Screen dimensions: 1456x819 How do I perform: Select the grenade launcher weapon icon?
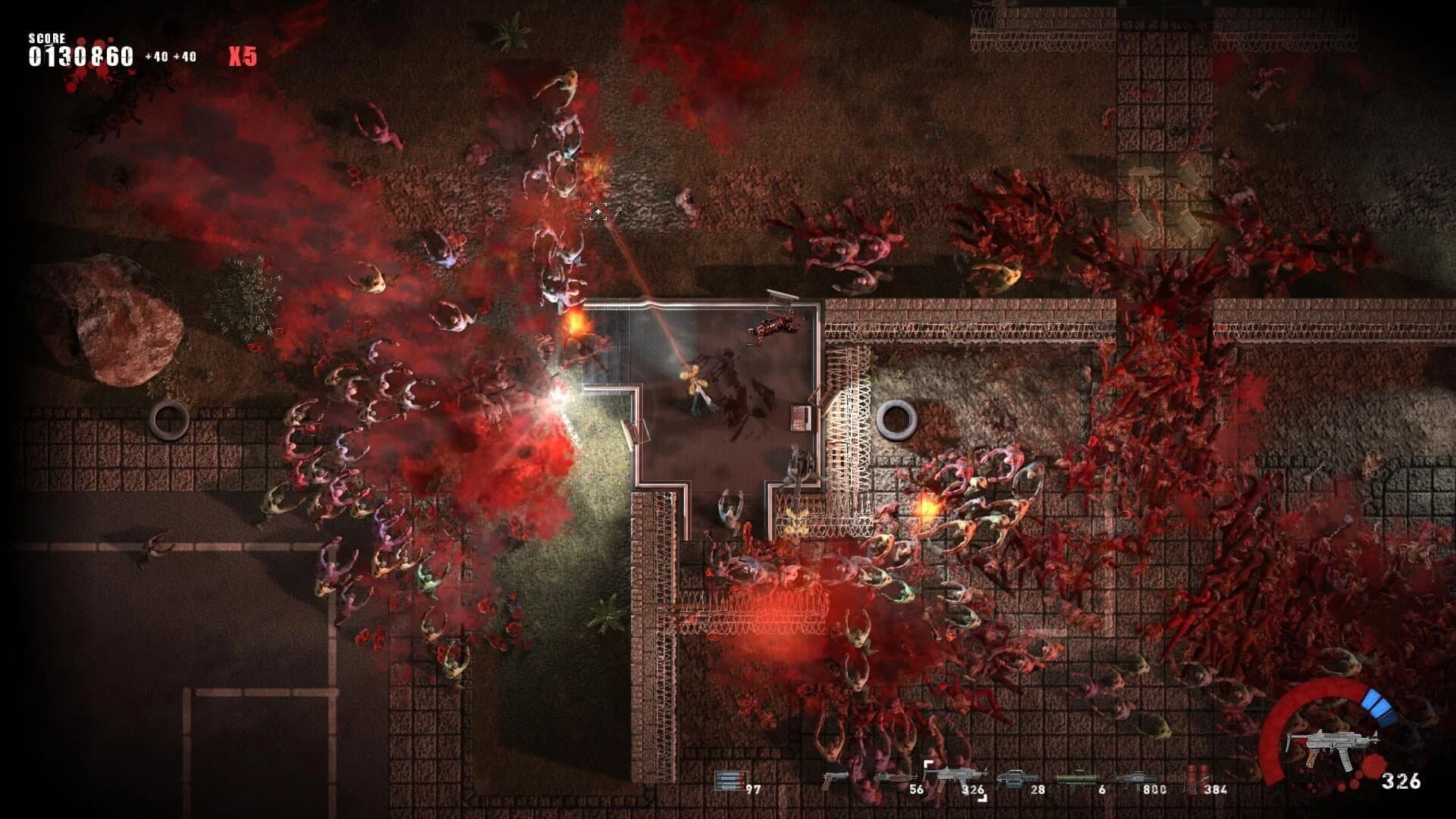pyautogui.click(x=1017, y=776)
